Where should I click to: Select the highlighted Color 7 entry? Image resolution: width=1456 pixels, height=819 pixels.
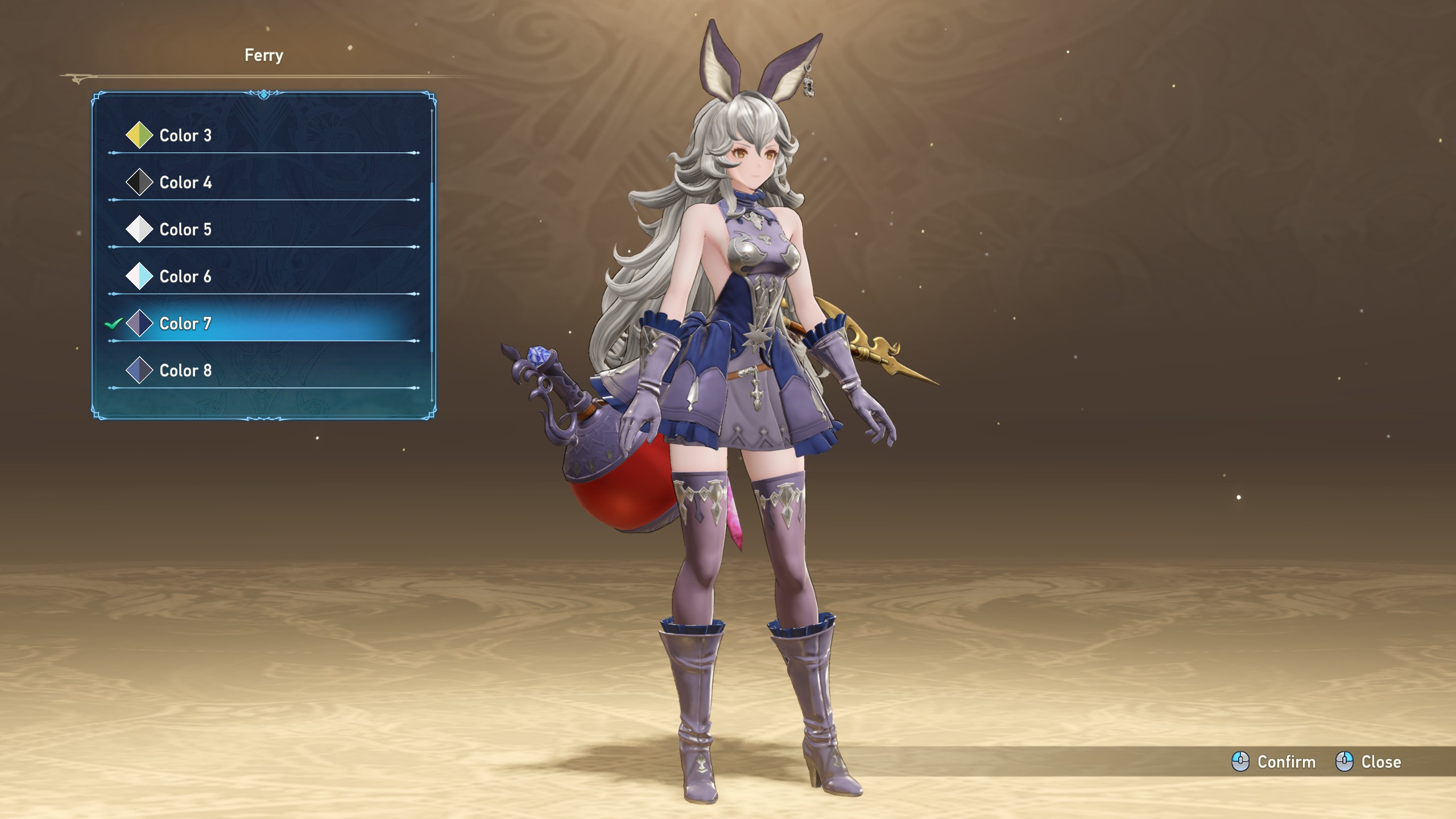pos(185,324)
